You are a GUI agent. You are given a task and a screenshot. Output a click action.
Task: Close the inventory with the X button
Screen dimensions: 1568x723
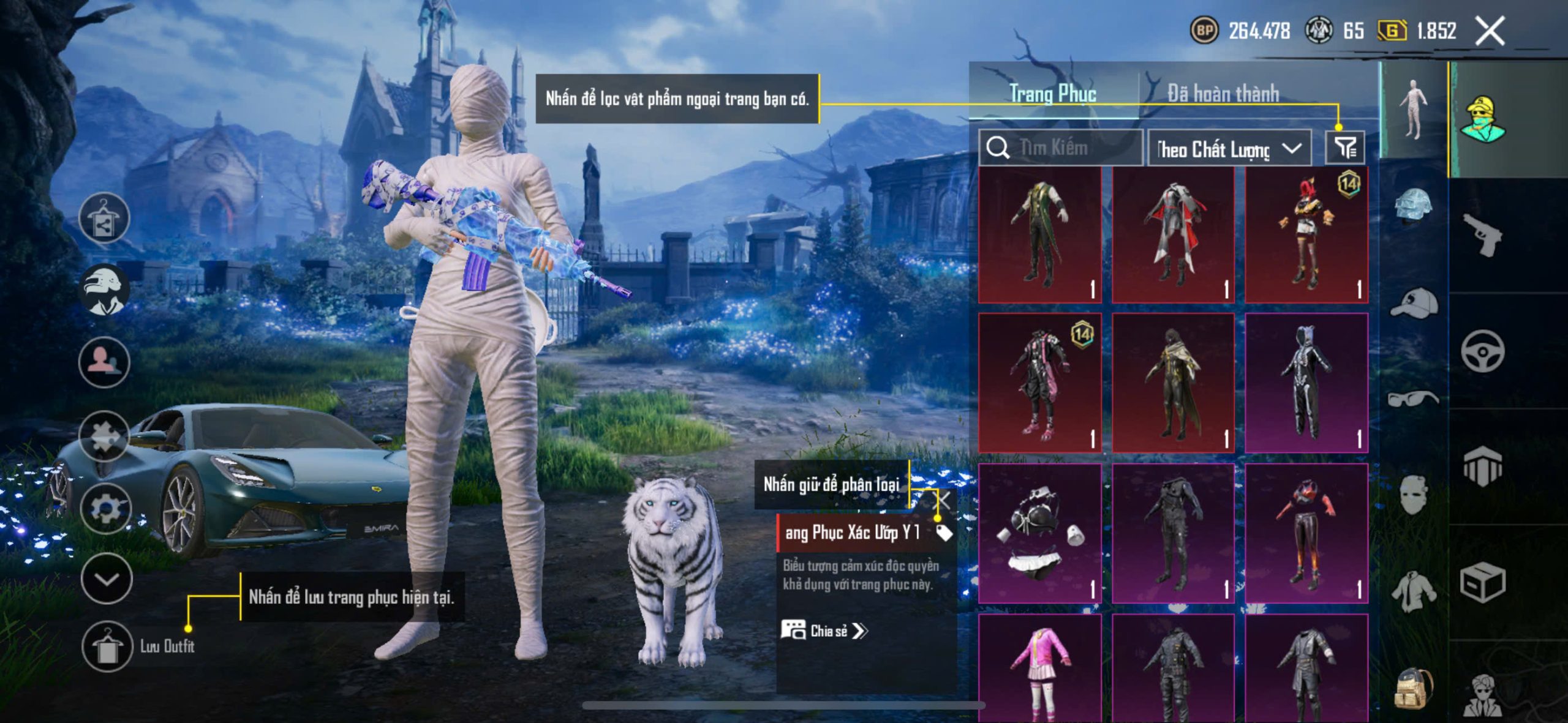(1490, 31)
